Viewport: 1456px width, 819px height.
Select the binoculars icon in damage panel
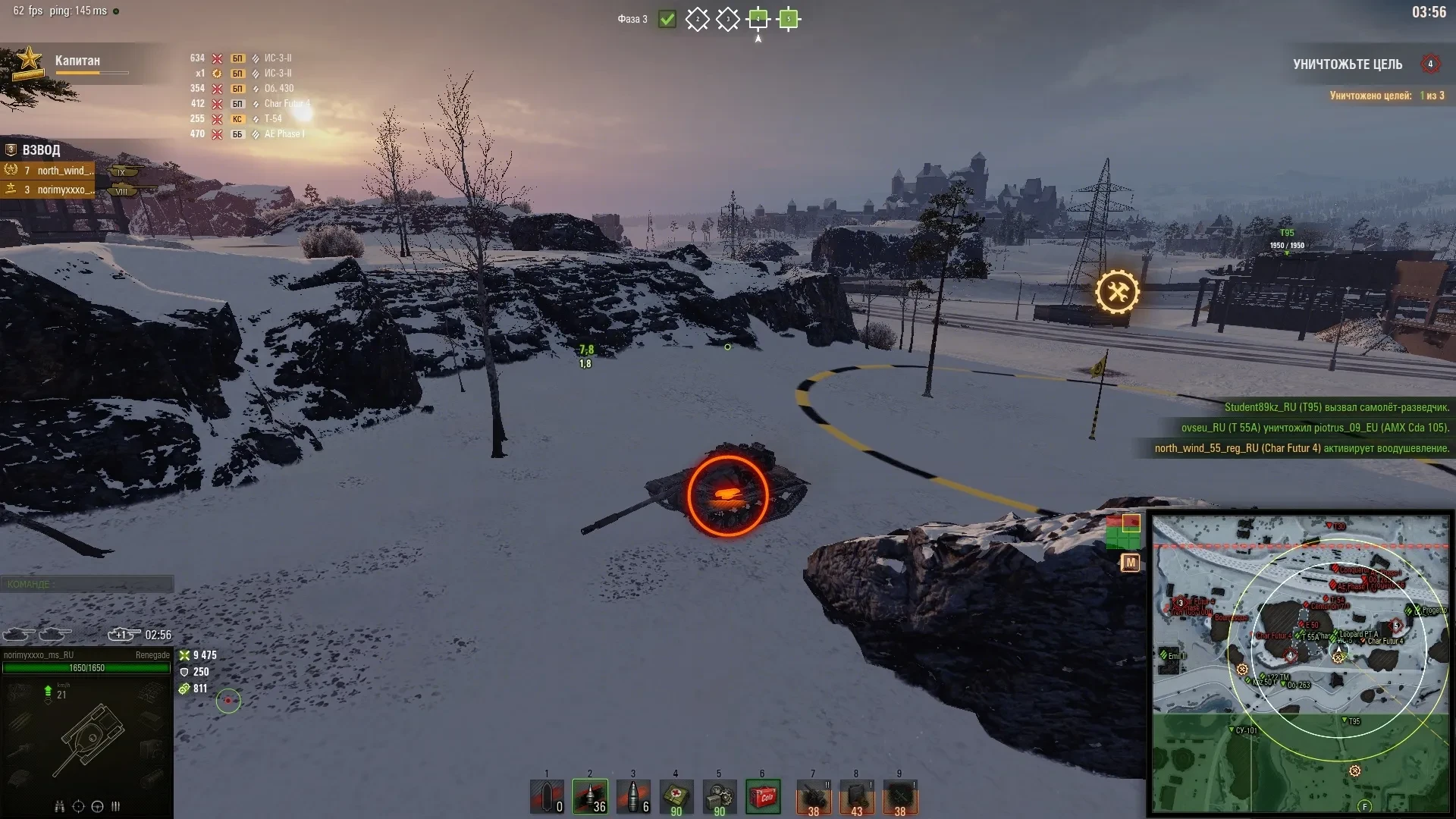click(x=59, y=806)
